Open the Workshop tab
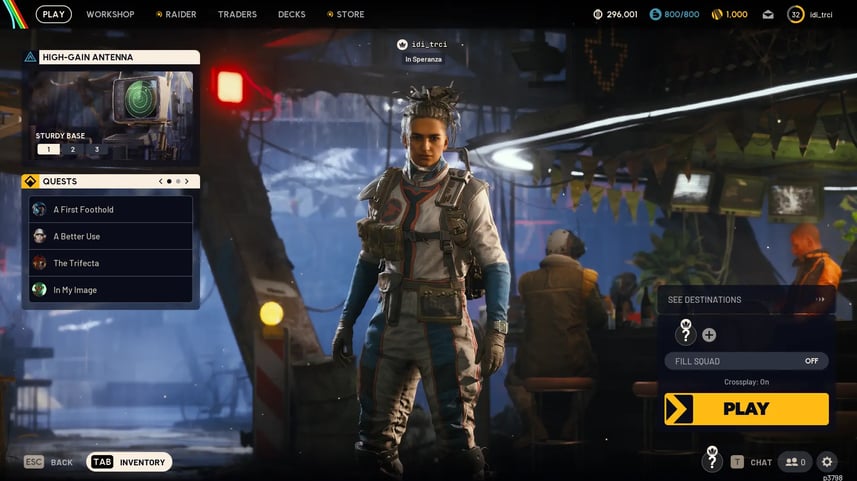857x481 pixels. [x=110, y=14]
